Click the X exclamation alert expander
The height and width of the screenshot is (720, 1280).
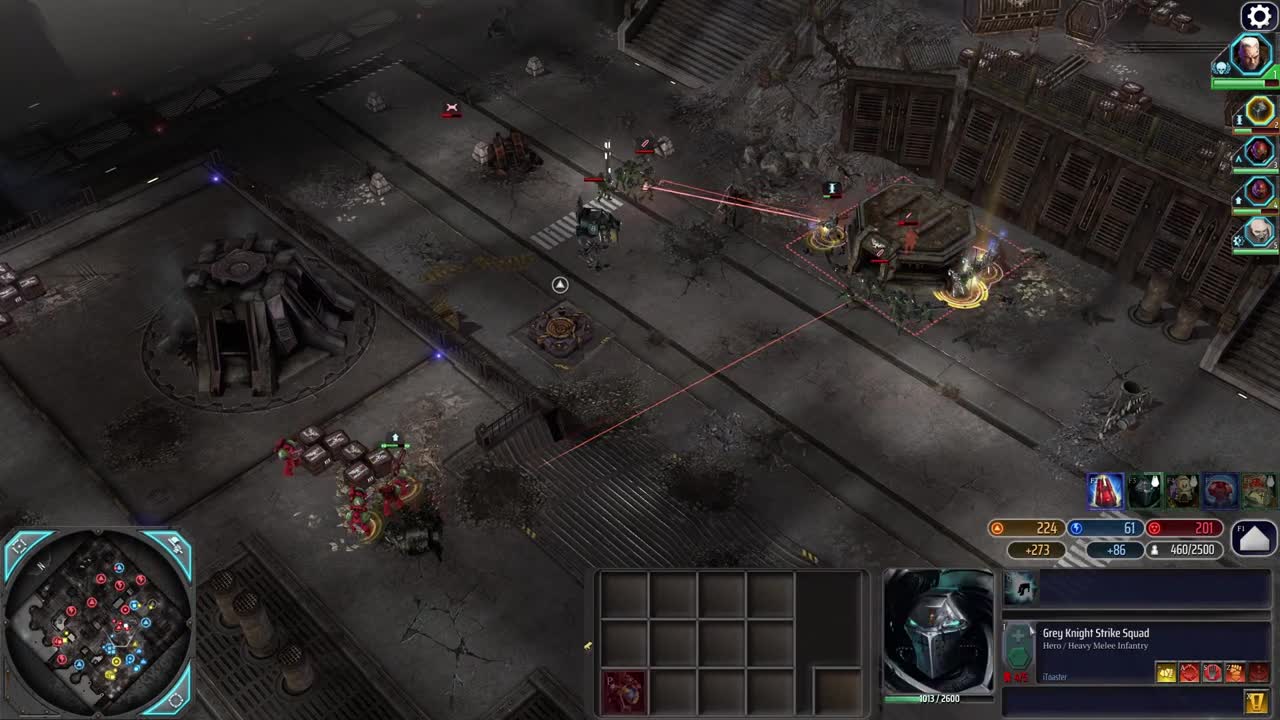tap(1254, 700)
